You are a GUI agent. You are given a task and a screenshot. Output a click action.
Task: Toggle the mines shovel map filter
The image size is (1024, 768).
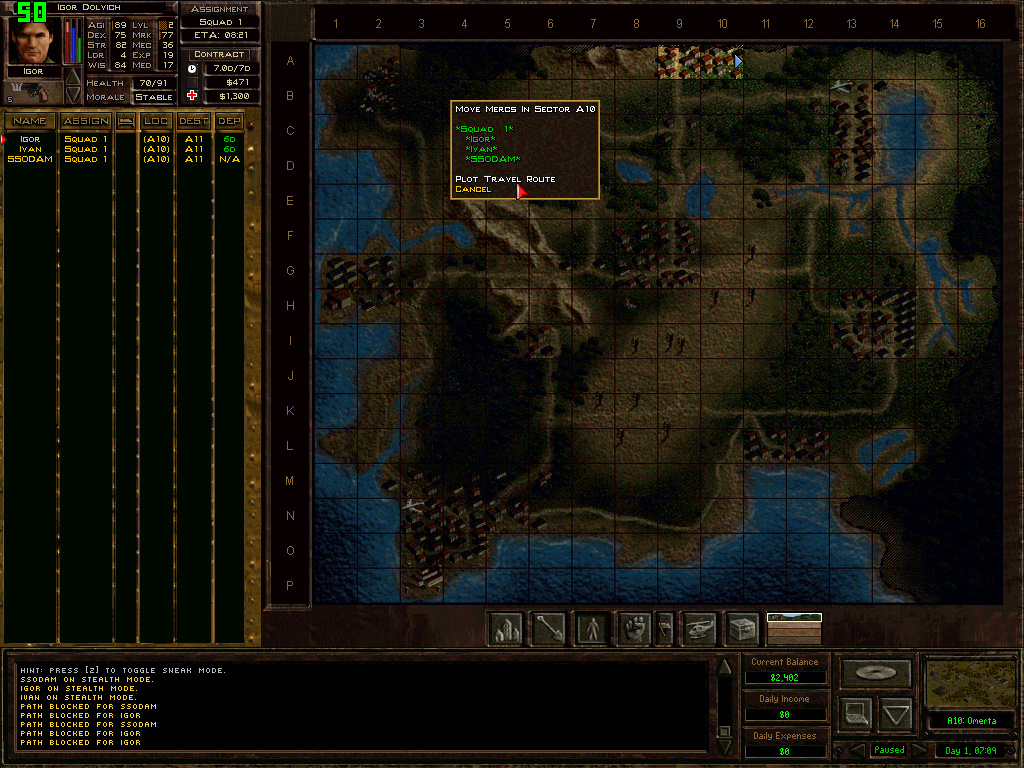[549, 629]
